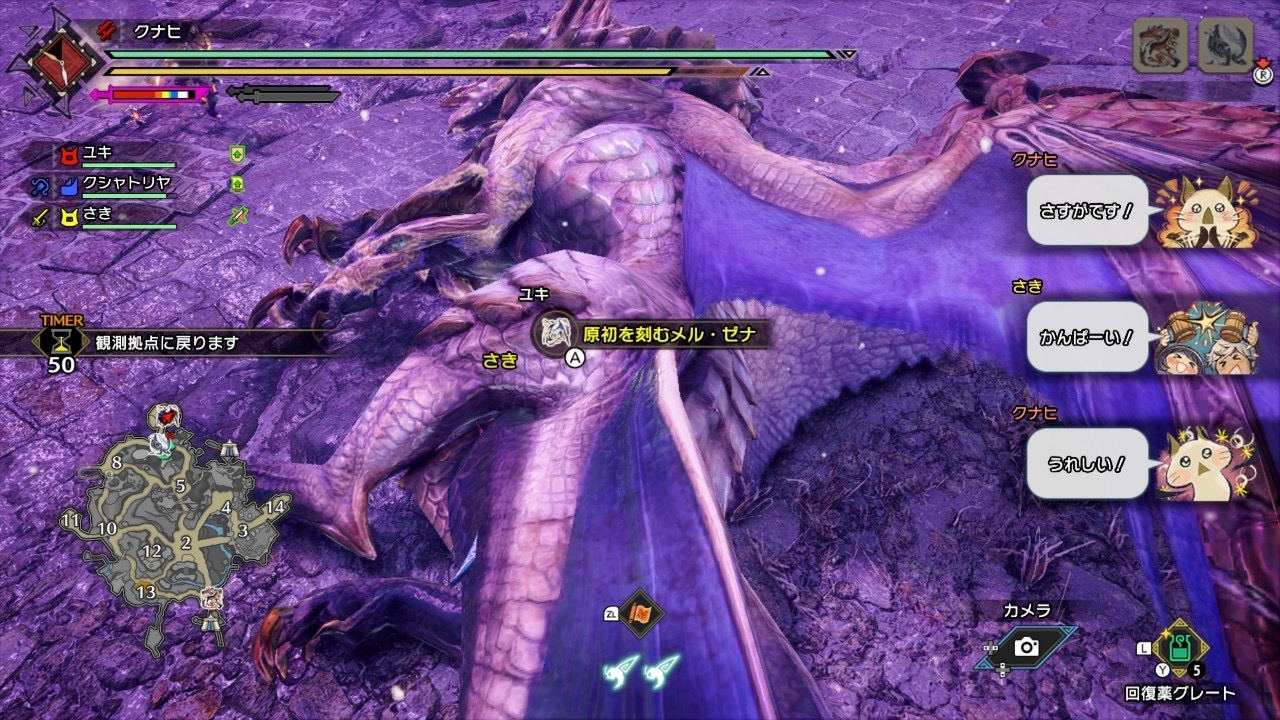This screenshot has height=720, width=1280.
Task: Click the orange flag signal icon
Action: pos(640,615)
